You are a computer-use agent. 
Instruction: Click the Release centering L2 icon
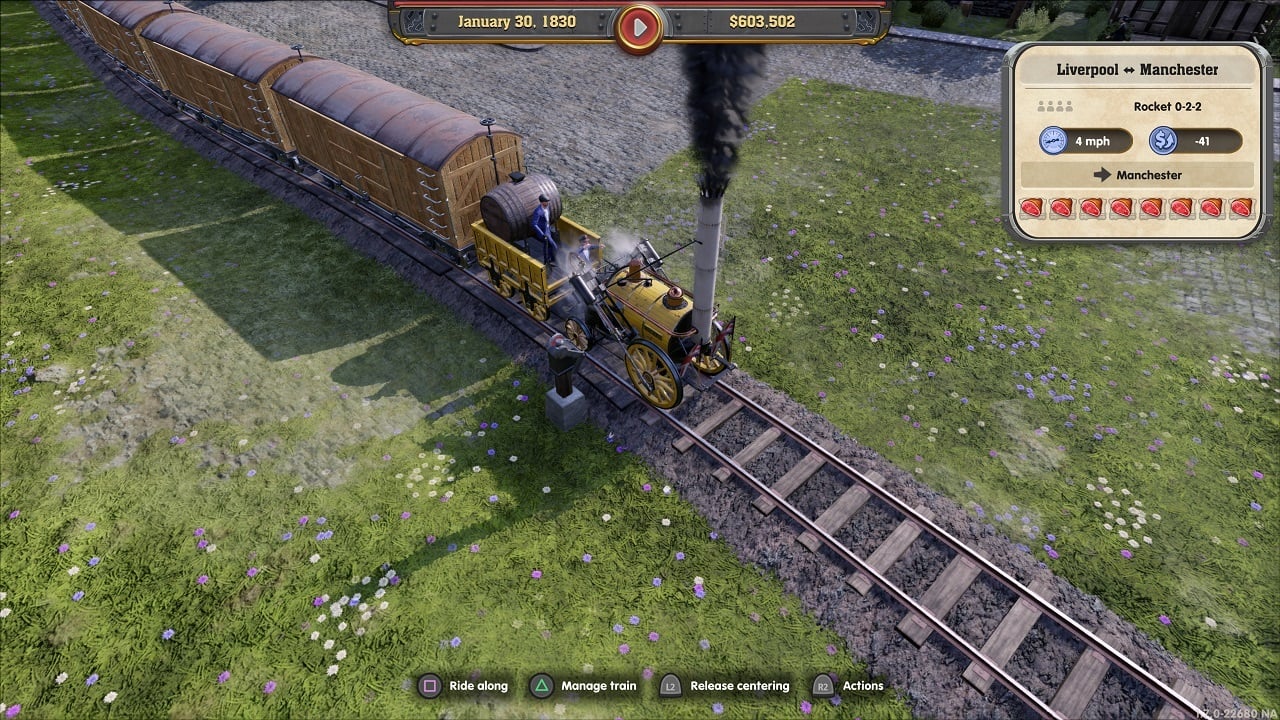point(668,687)
